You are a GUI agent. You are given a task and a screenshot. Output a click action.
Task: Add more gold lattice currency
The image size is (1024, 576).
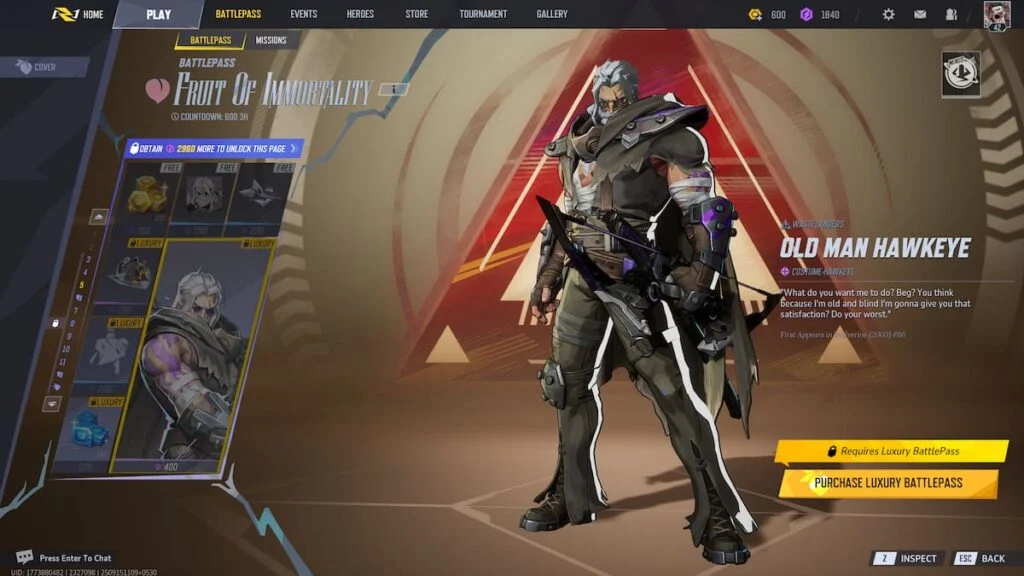tap(755, 15)
